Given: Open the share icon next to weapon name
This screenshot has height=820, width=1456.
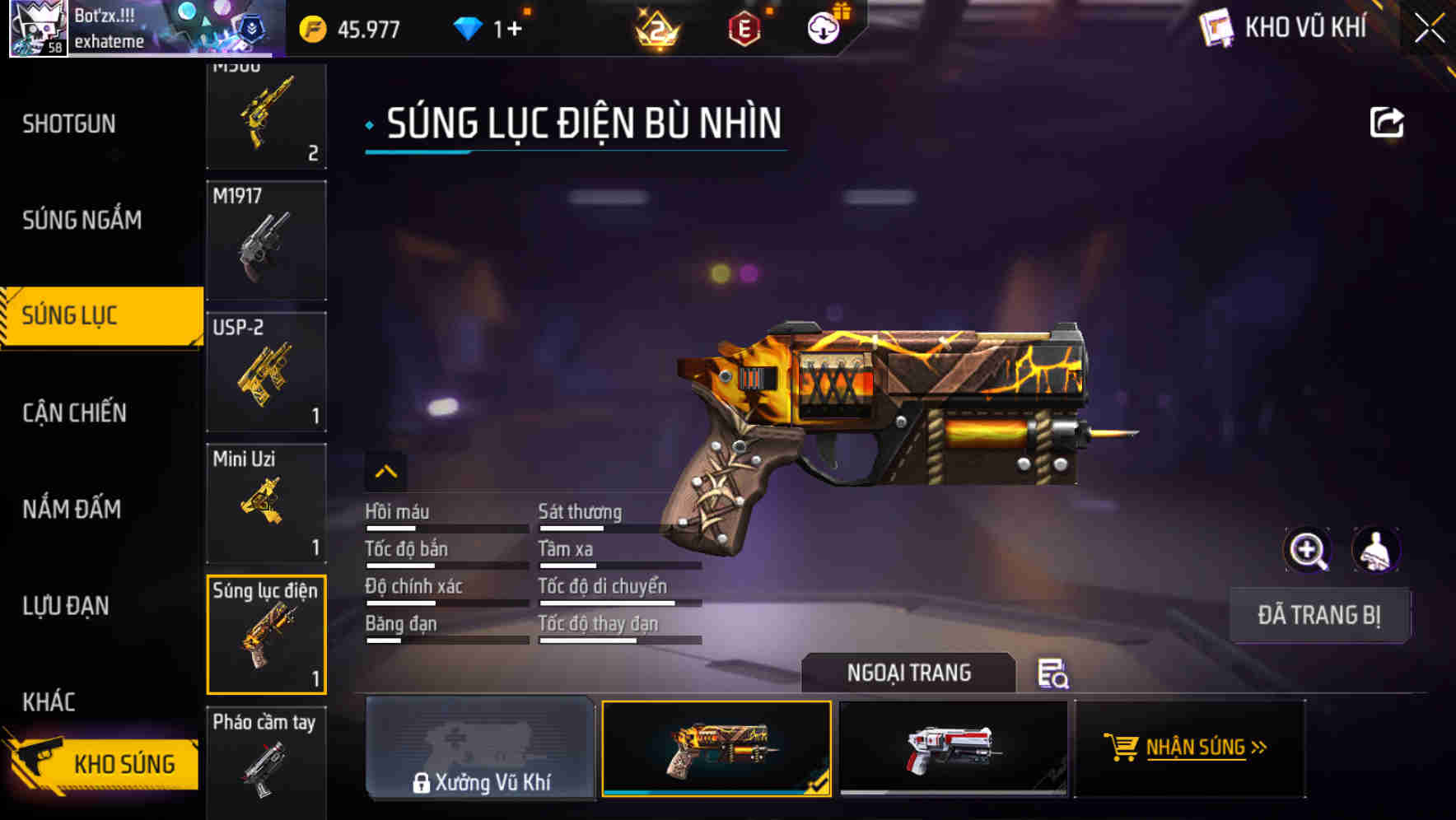Looking at the screenshot, I should (x=1388, y=122).
